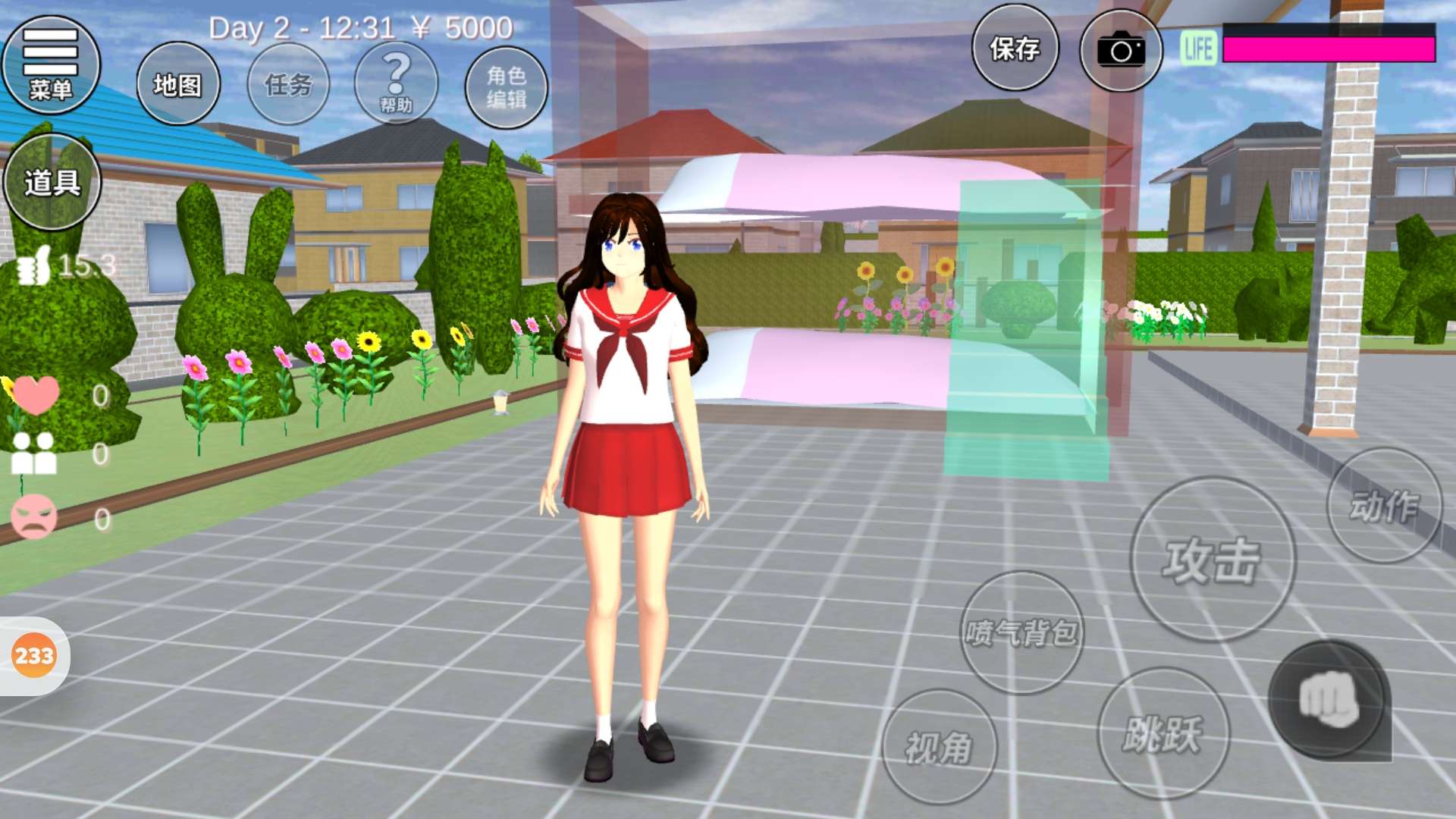Open the 道具 items menu
Screen dimensions: 1456x819
point(52,182)
